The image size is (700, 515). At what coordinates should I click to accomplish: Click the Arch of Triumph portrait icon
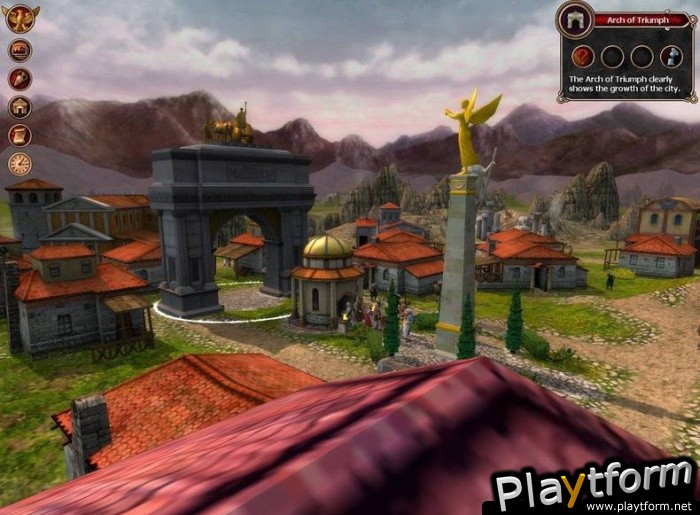577,20
